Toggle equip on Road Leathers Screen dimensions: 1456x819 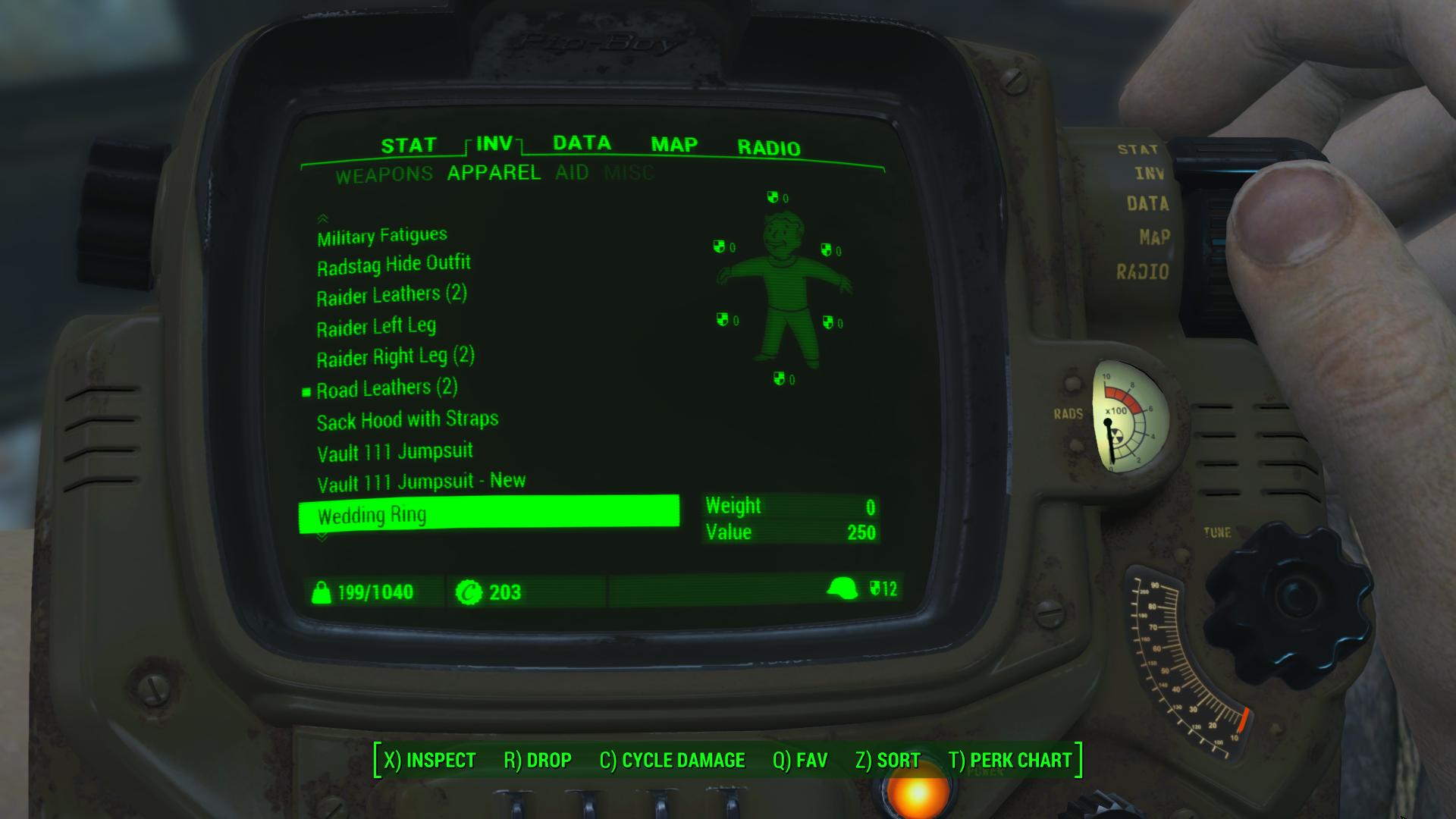[387, 388]
